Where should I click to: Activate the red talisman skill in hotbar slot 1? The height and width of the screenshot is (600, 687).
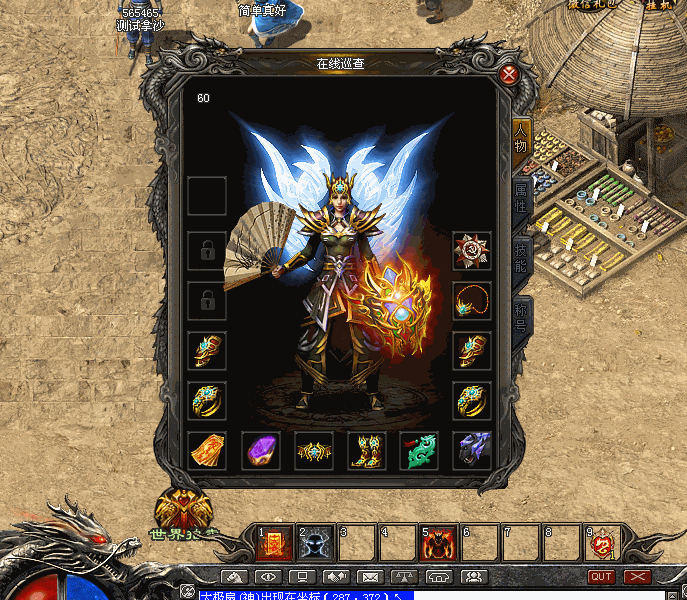(274, 543)
